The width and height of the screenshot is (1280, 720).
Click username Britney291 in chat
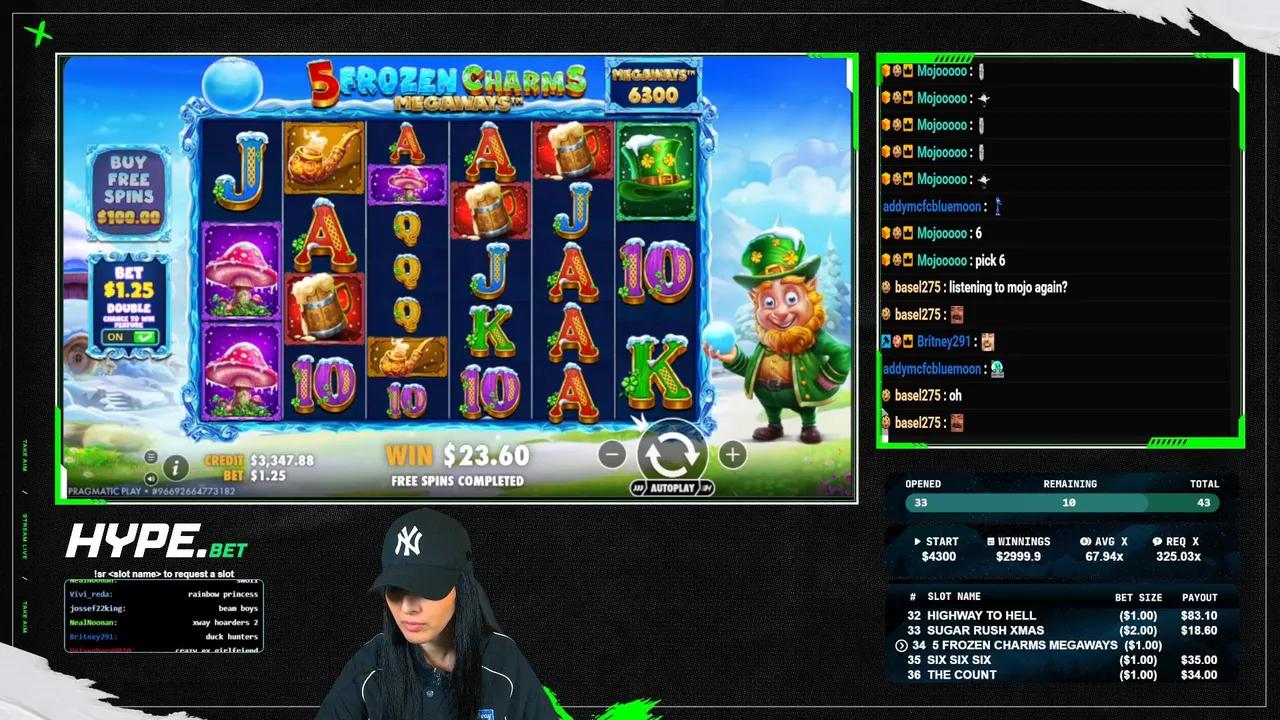tap(943, 341)
